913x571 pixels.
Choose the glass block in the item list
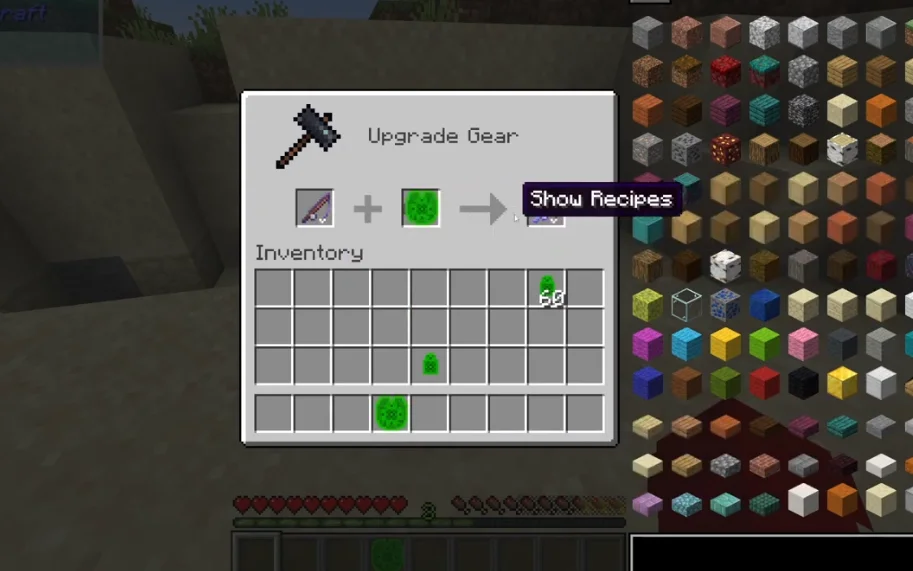pos(686,305)
